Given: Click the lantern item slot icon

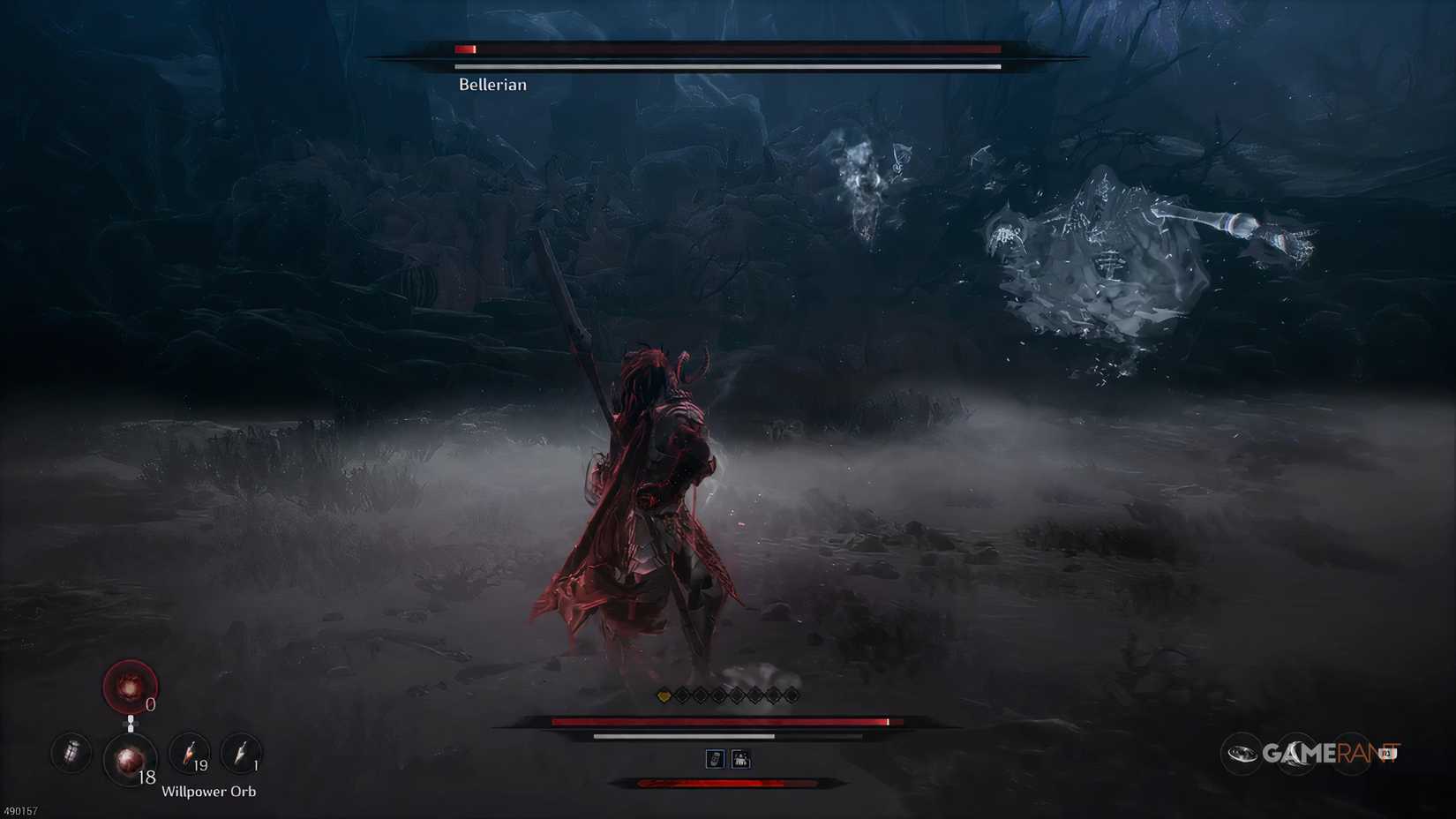Looking at the screenshot, I should coord(71,754).
